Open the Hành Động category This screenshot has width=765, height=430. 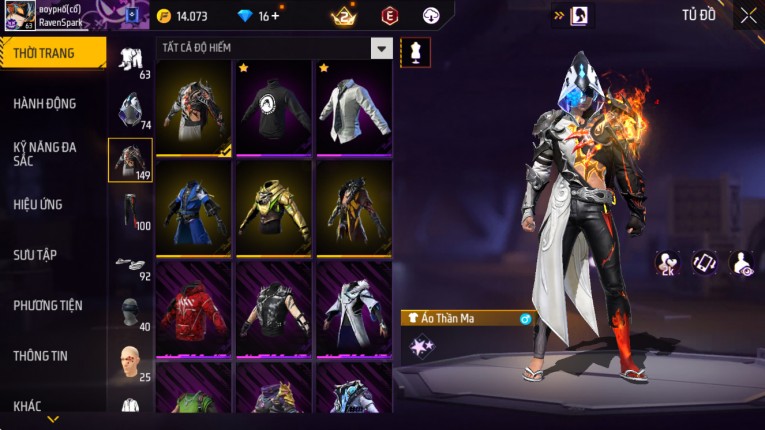(46, 104)
